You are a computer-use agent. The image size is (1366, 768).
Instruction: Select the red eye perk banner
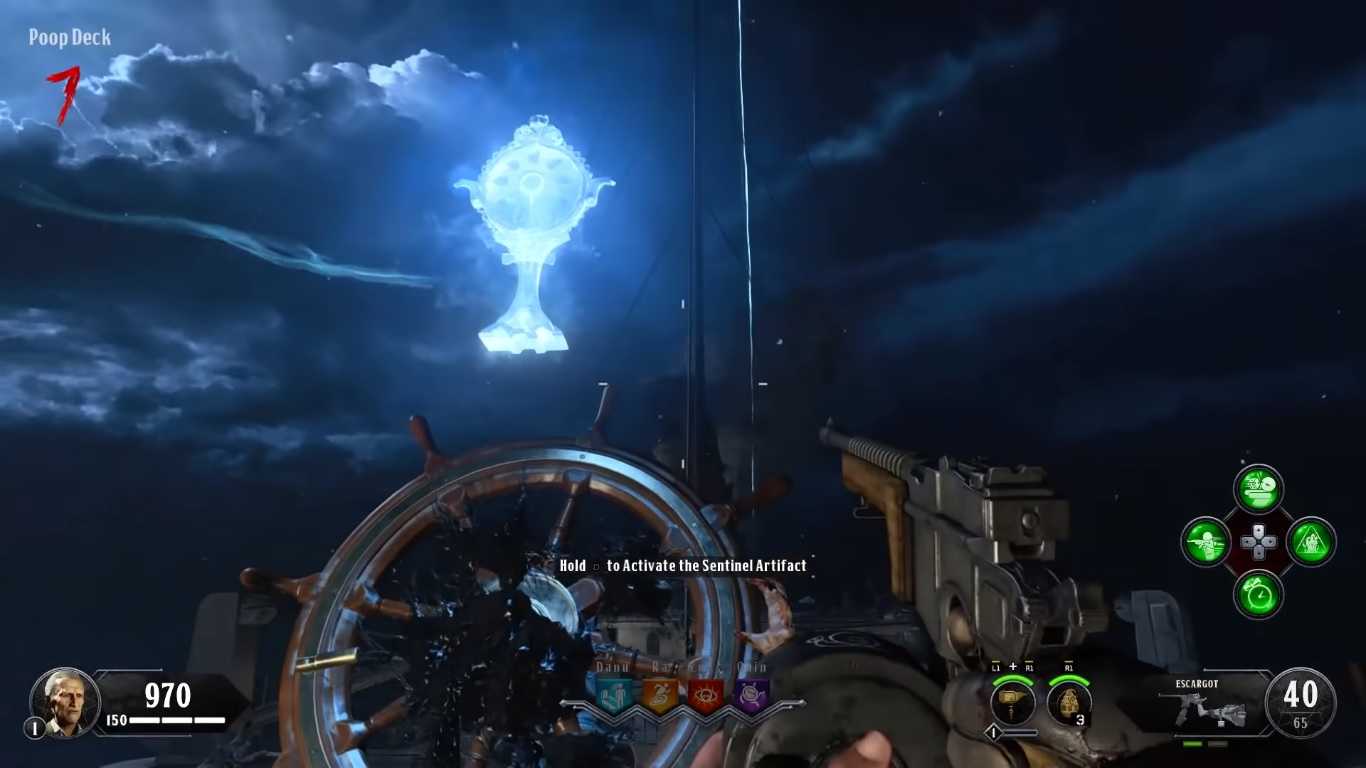[705, 695]
